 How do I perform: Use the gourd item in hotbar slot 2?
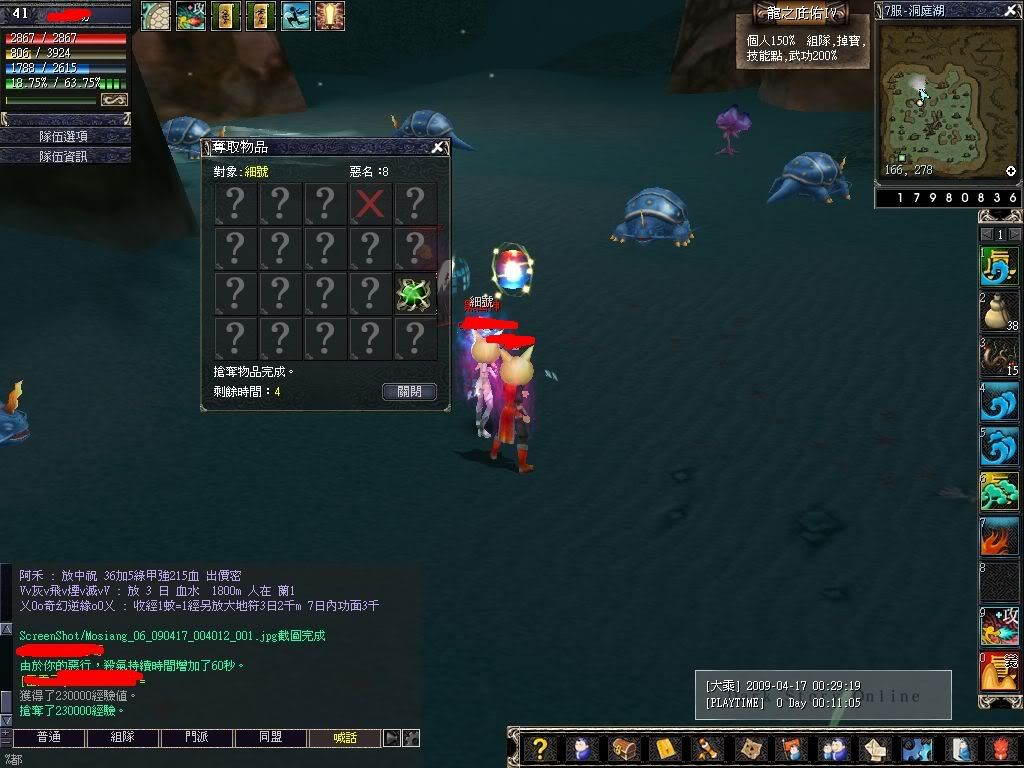click(998, 312)
